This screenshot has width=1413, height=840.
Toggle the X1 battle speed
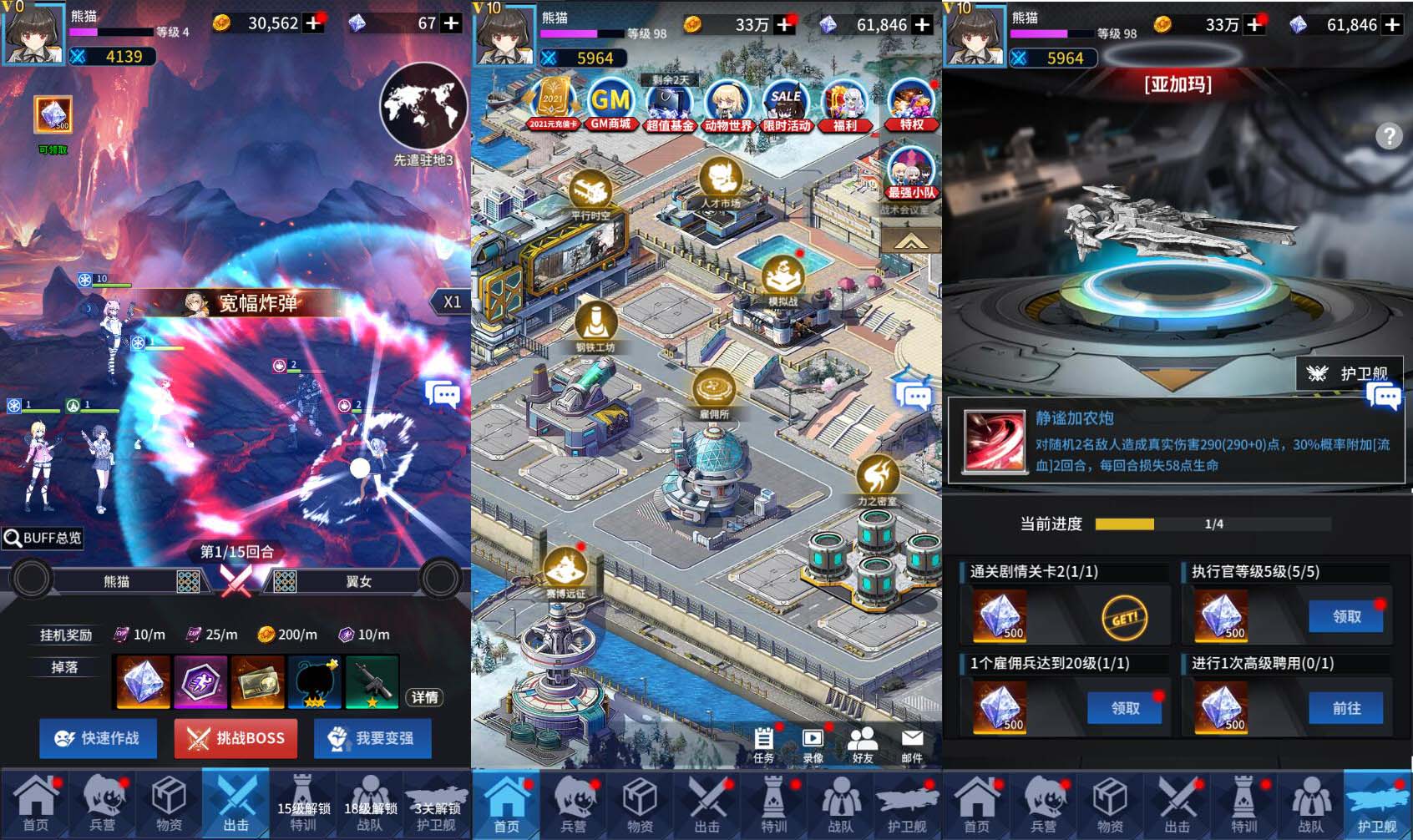[x=451, y=302]
